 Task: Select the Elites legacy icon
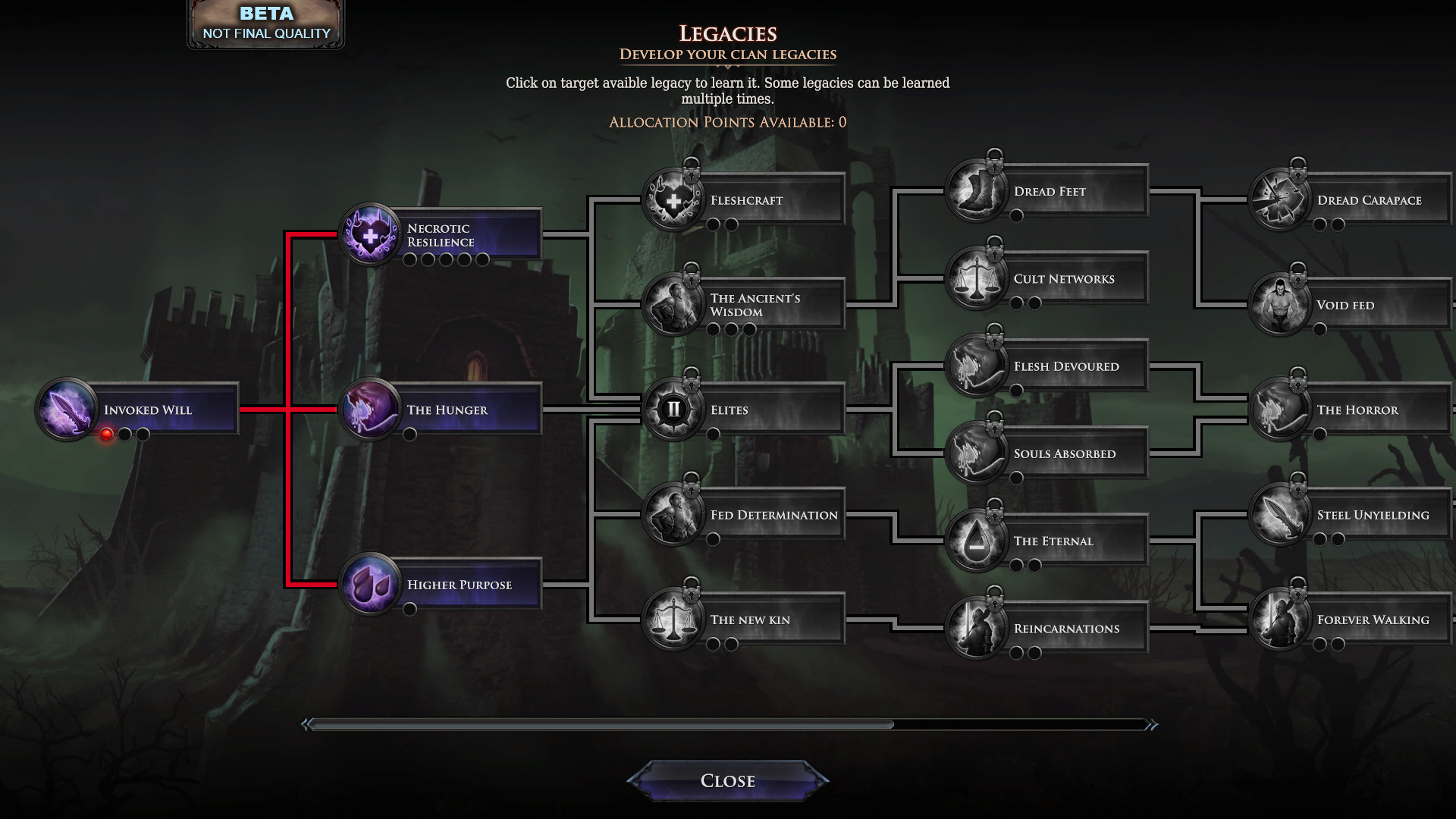point(672,408)
